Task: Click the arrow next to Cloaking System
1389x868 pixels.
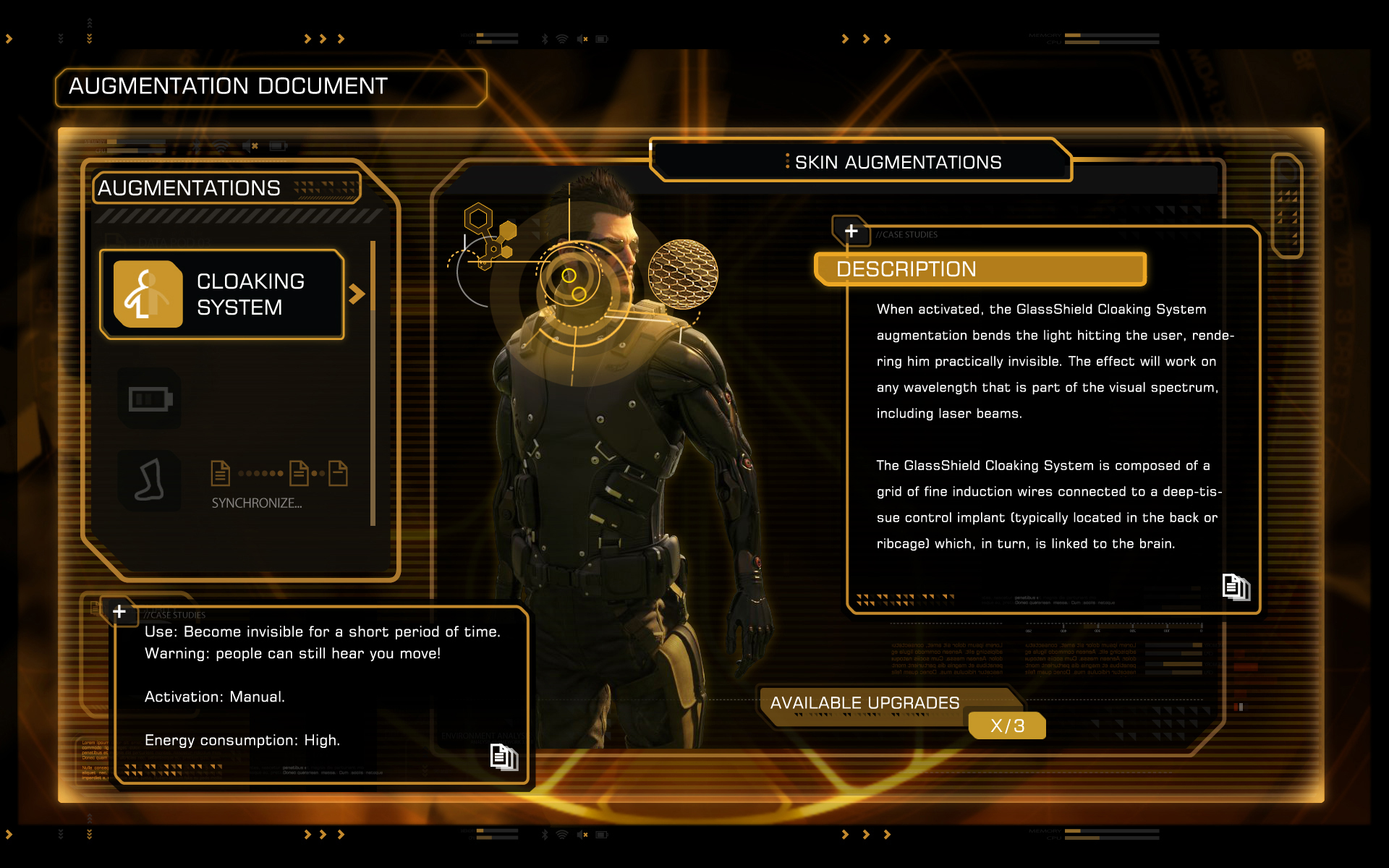Action: (356, 294)
